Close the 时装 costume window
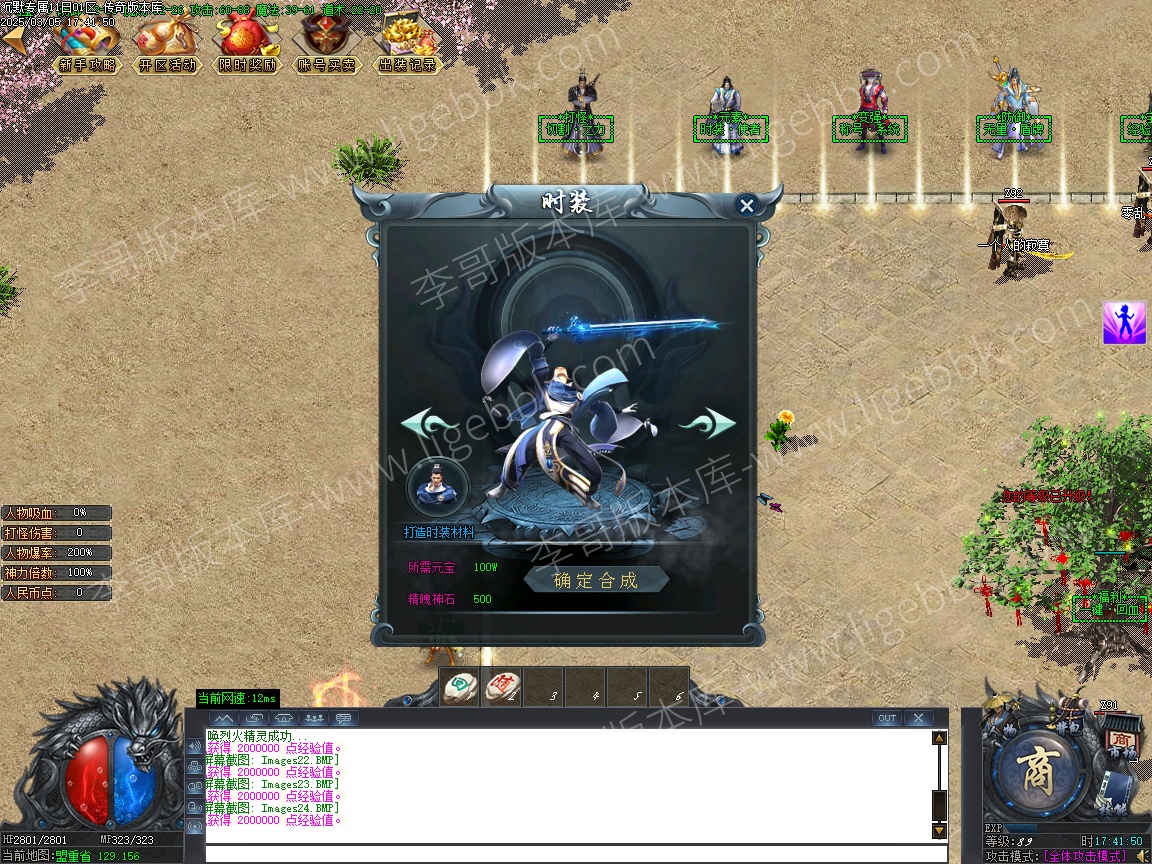Image resolution: width=1152 pixels, height=864 pixels. click(x=746, y=206)
